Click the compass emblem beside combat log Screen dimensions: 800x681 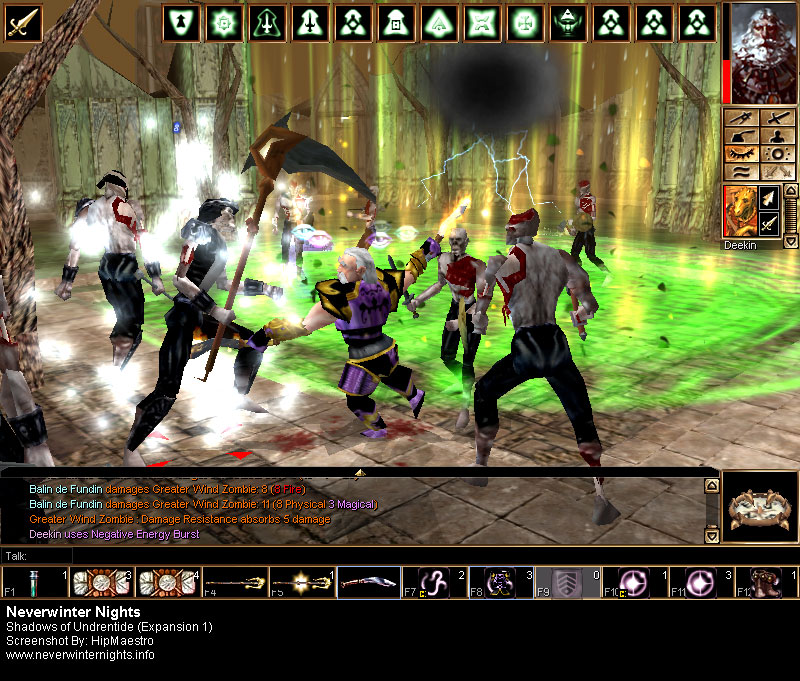pos(759,507)
